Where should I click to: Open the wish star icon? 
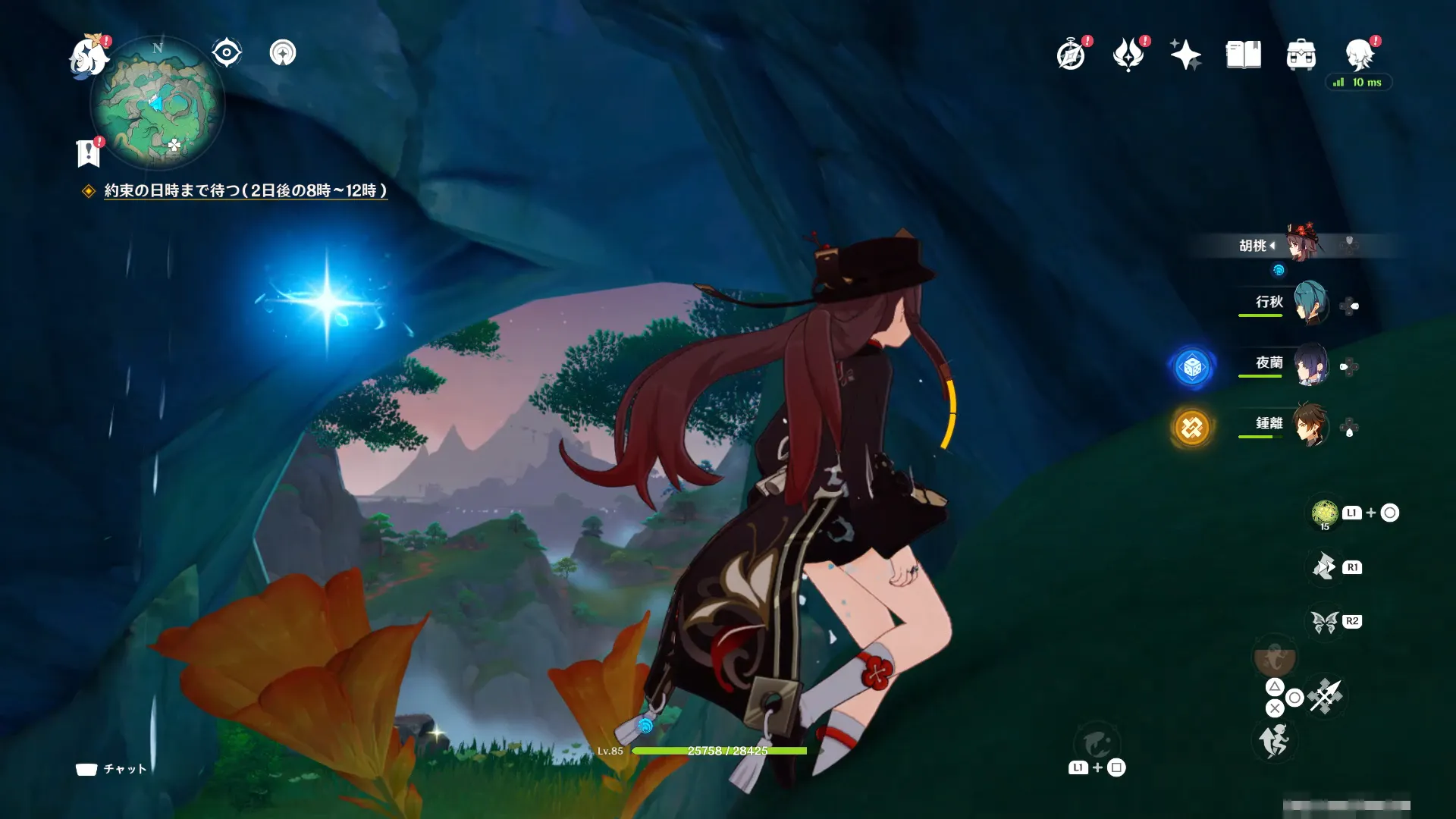pyautogui.click(x=1185, y=55)
